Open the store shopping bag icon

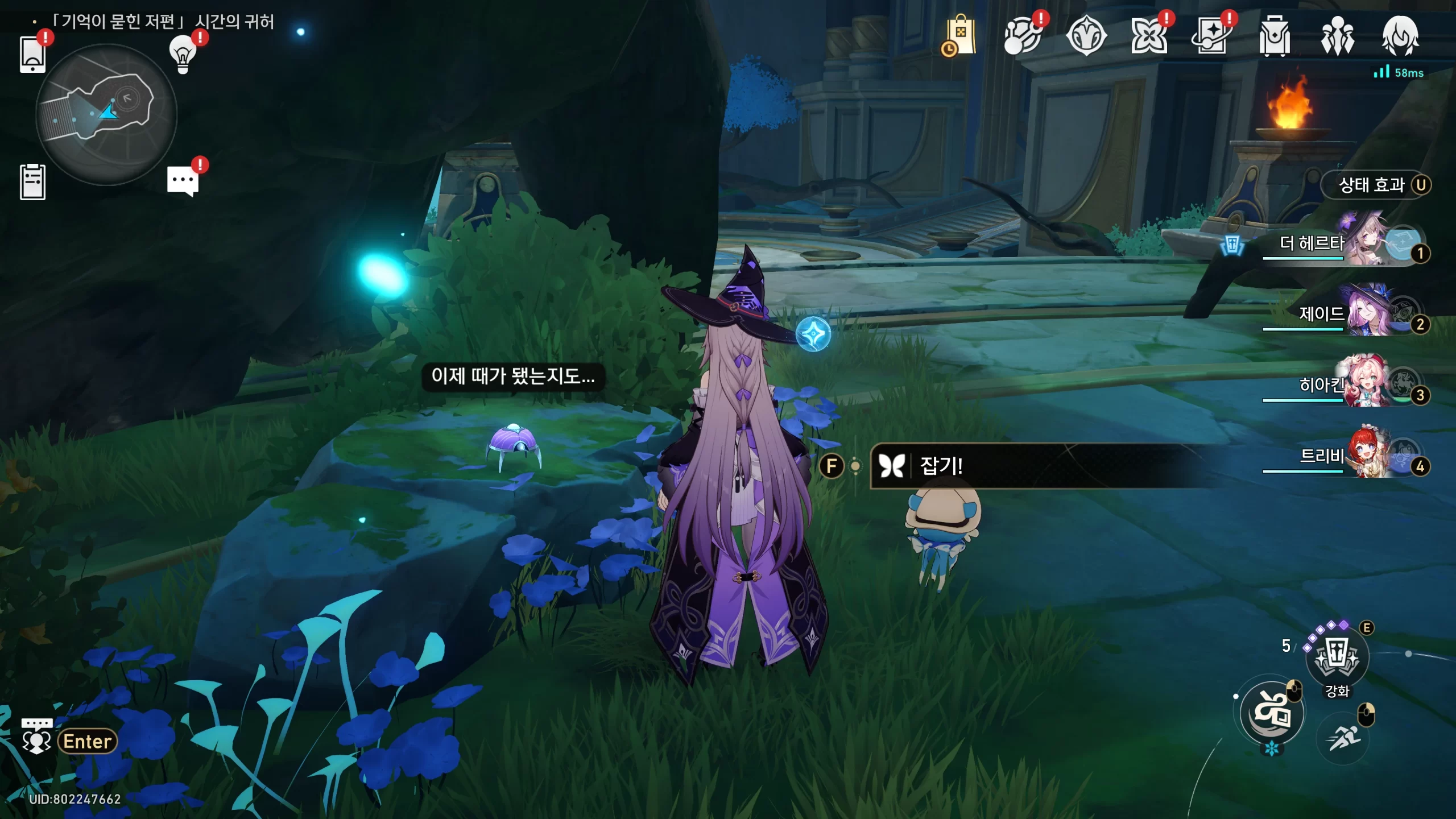(x=960, y=36)
